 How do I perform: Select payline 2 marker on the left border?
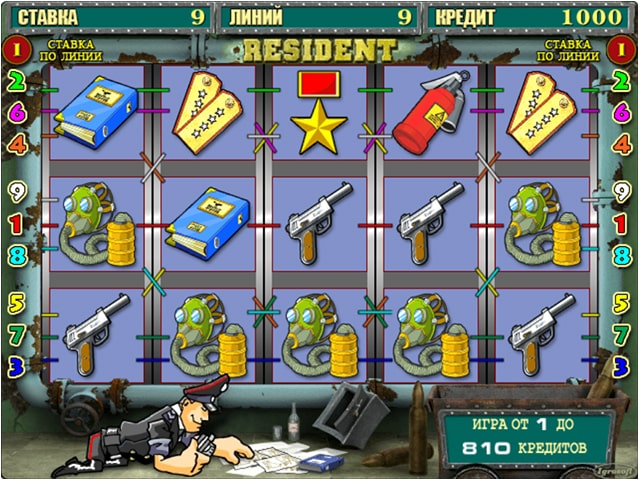click(15, 82)
